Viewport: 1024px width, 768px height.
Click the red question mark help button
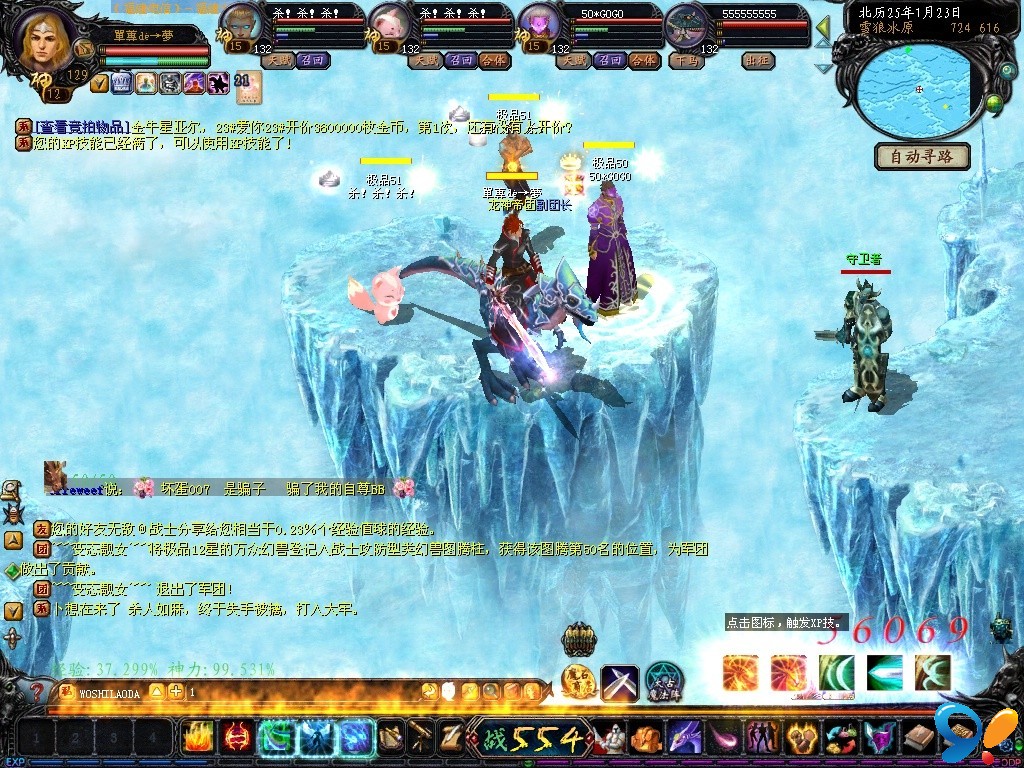pyautogui.click(x=37, y=691)
